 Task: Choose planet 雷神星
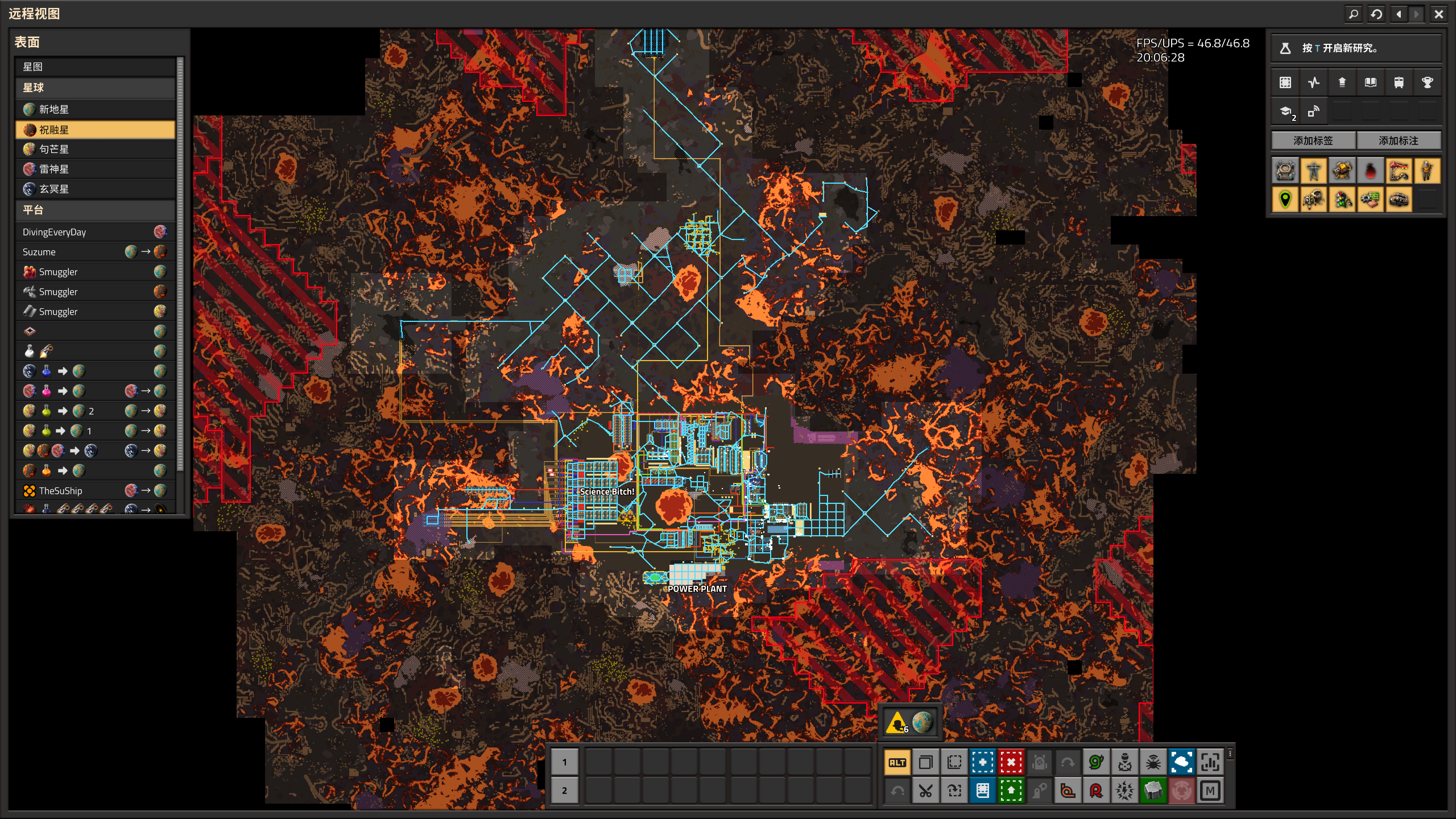(x=95, y=169)
